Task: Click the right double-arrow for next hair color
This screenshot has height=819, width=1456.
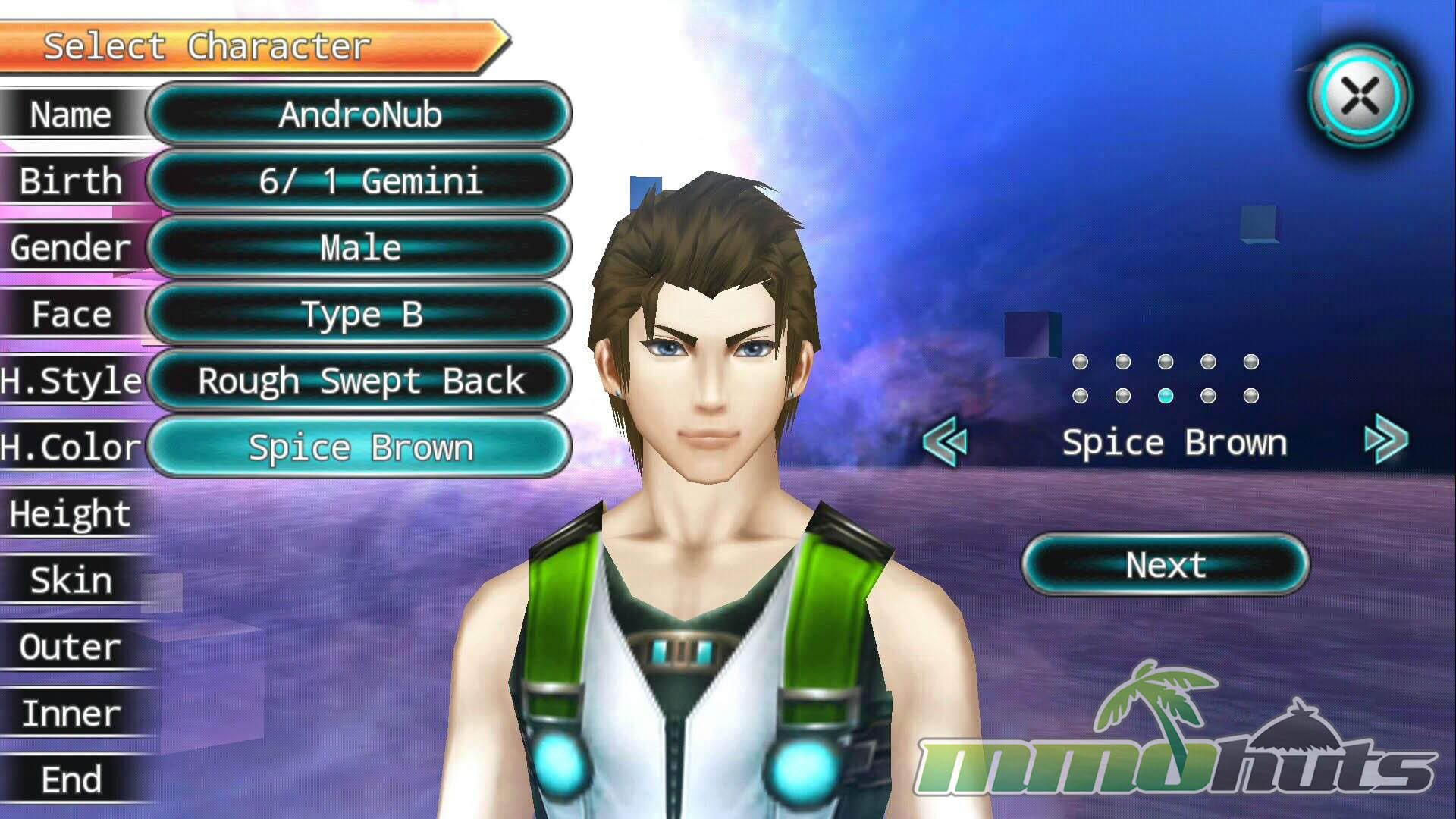Action: pos(1386,439)
